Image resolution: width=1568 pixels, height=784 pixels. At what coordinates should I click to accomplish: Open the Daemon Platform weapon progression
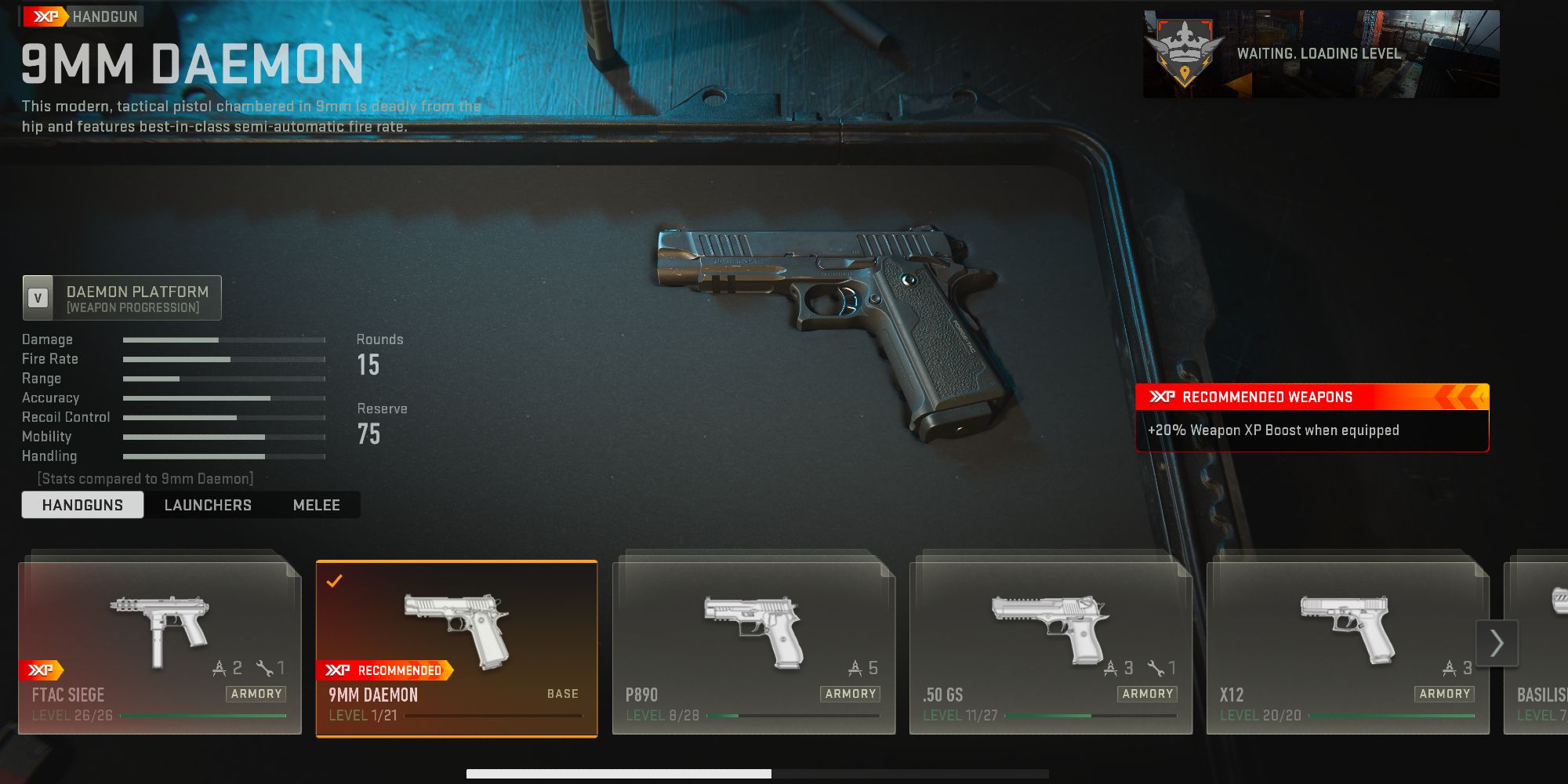tap(122, 298)
